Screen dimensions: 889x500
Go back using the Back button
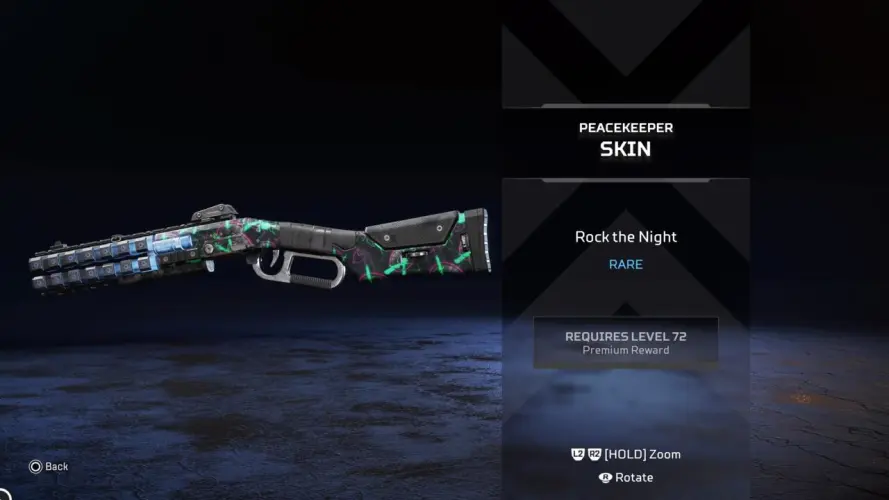[49, 466]
